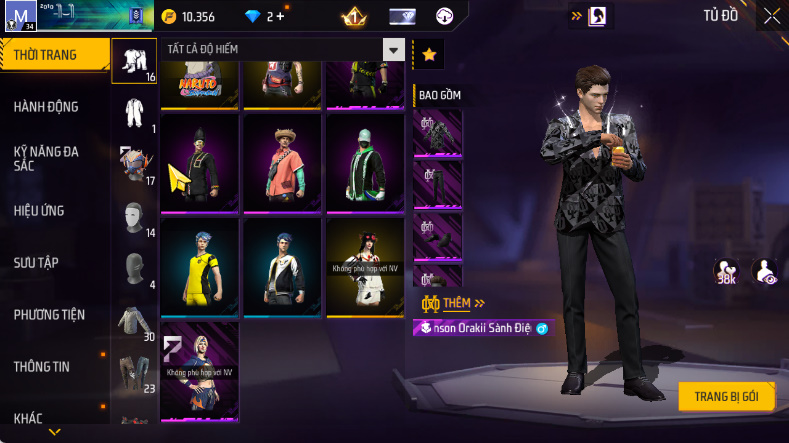Select the Kỹ Năng Đa Sắc tab
The width and height of the screenshot is (789, 443).
pyautogui.click(x=46, y=158)
